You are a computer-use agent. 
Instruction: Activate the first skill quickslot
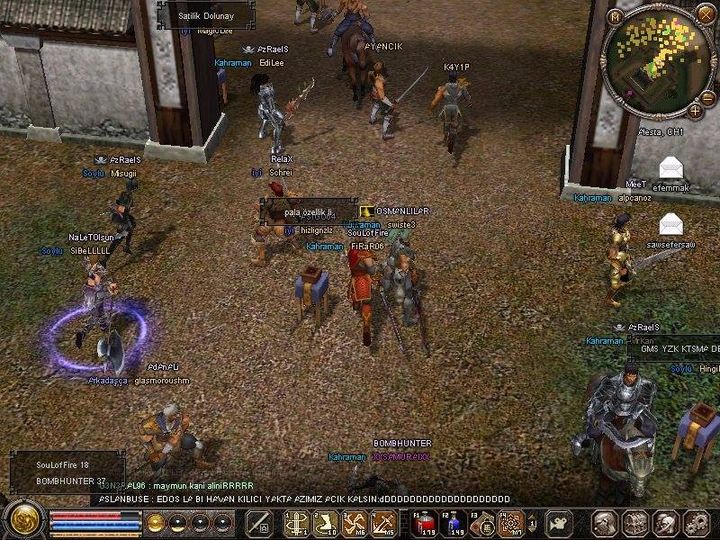(297, 523)
